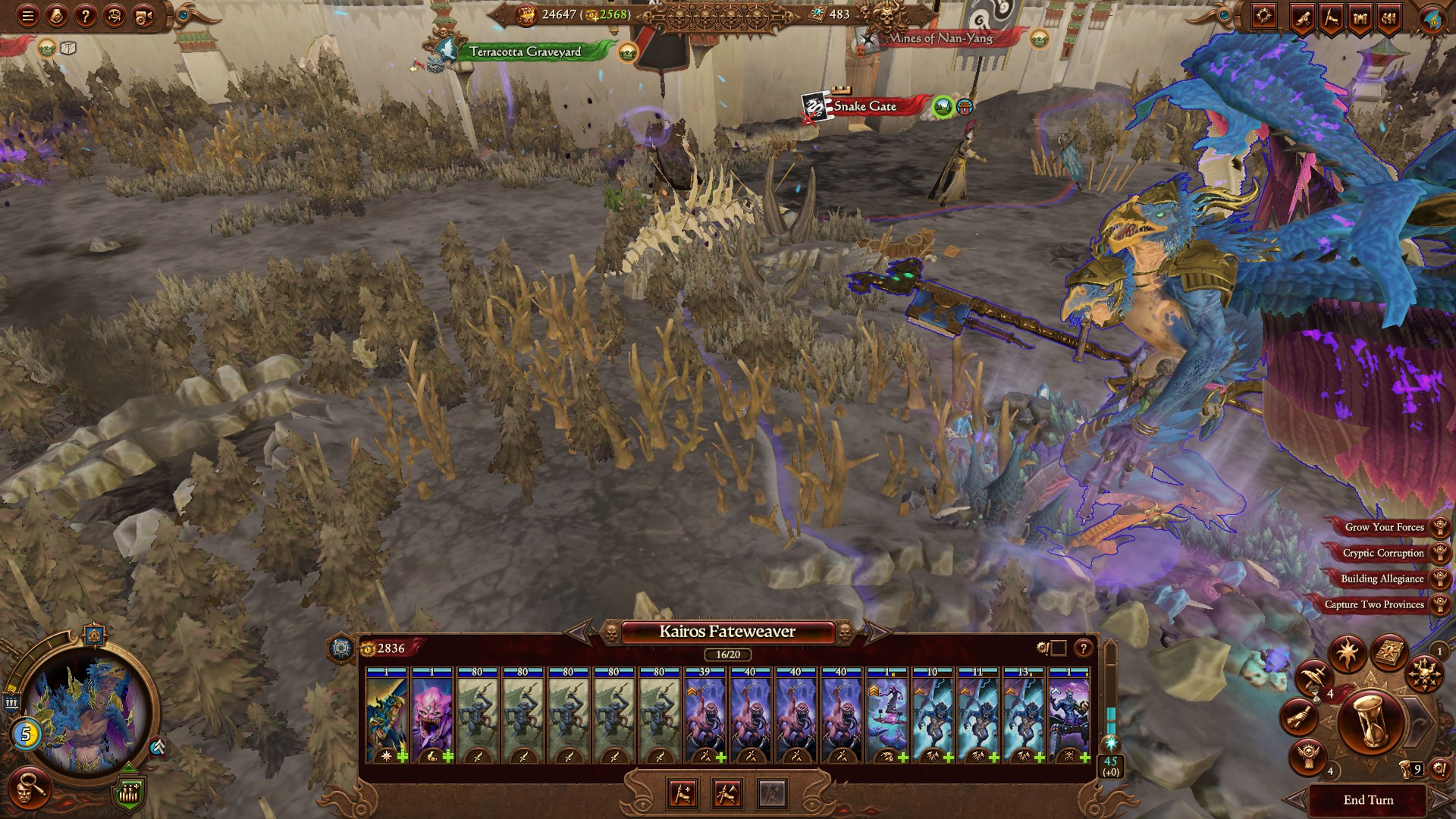Open the question mark help button
1456x819 pixels.
(86, 15)
